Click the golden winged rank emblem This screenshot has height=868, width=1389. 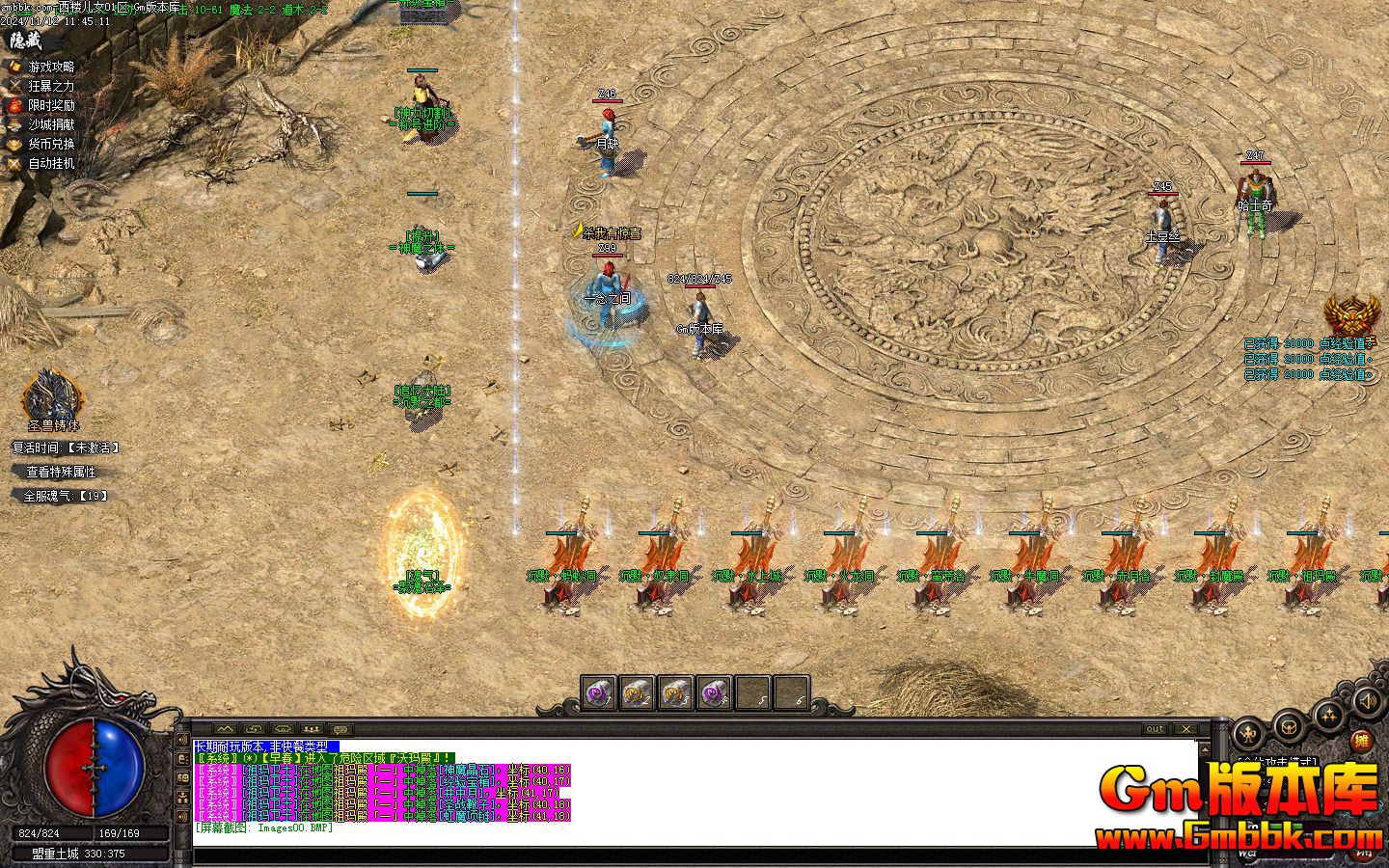click(1350, 315)
